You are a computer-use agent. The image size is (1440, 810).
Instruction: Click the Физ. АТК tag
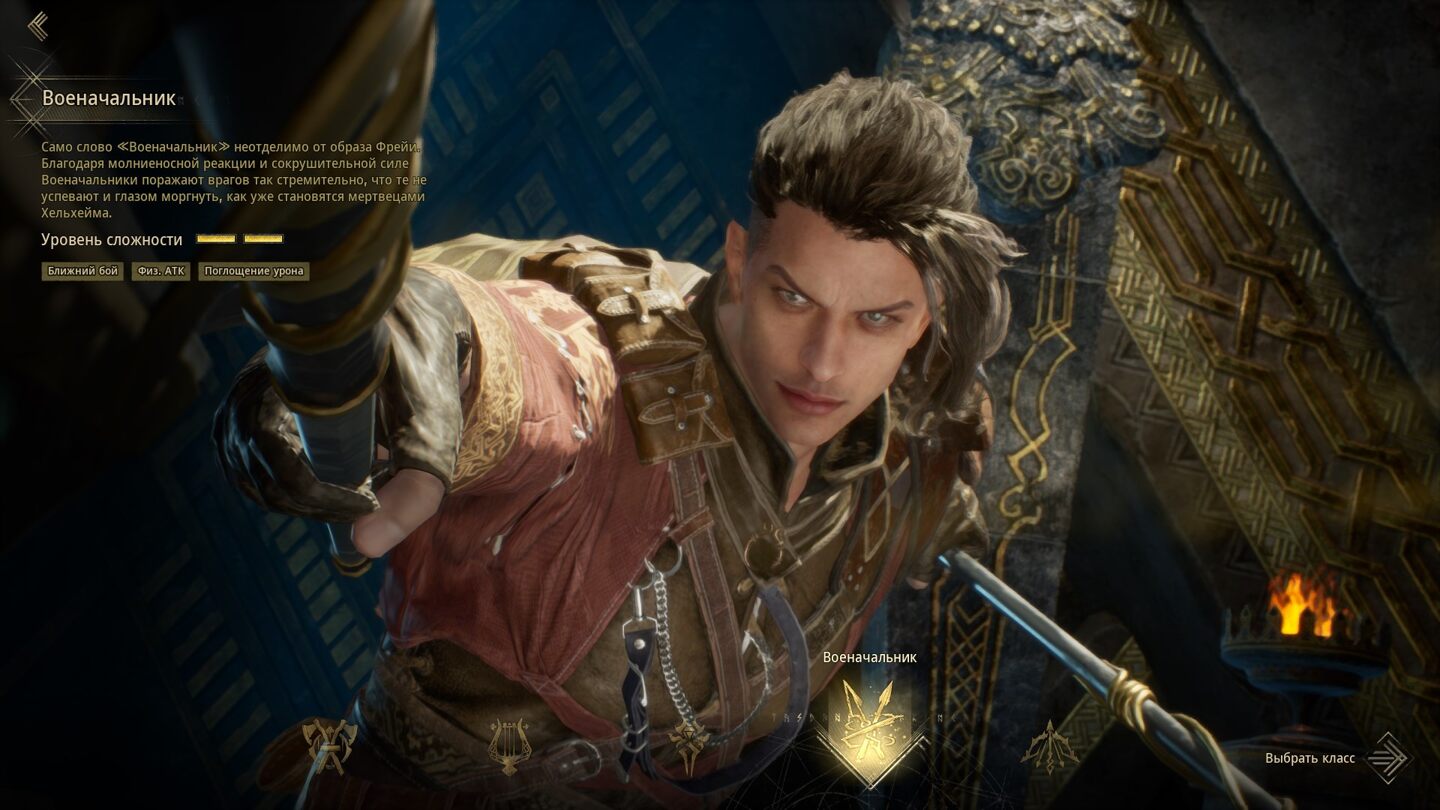161,271
